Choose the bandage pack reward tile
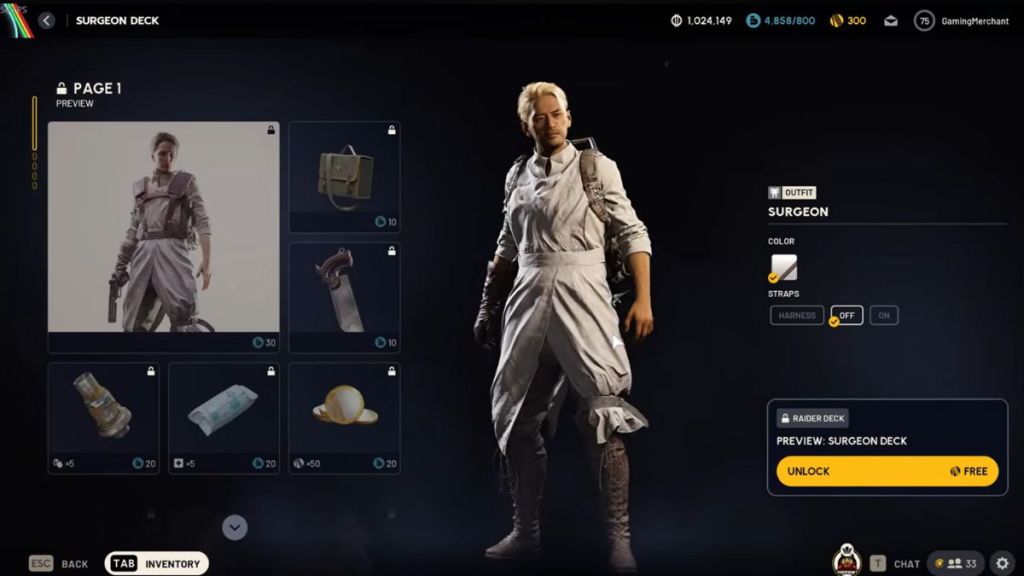The width and height of the screenshot is (1024, 576). point(224,417)
